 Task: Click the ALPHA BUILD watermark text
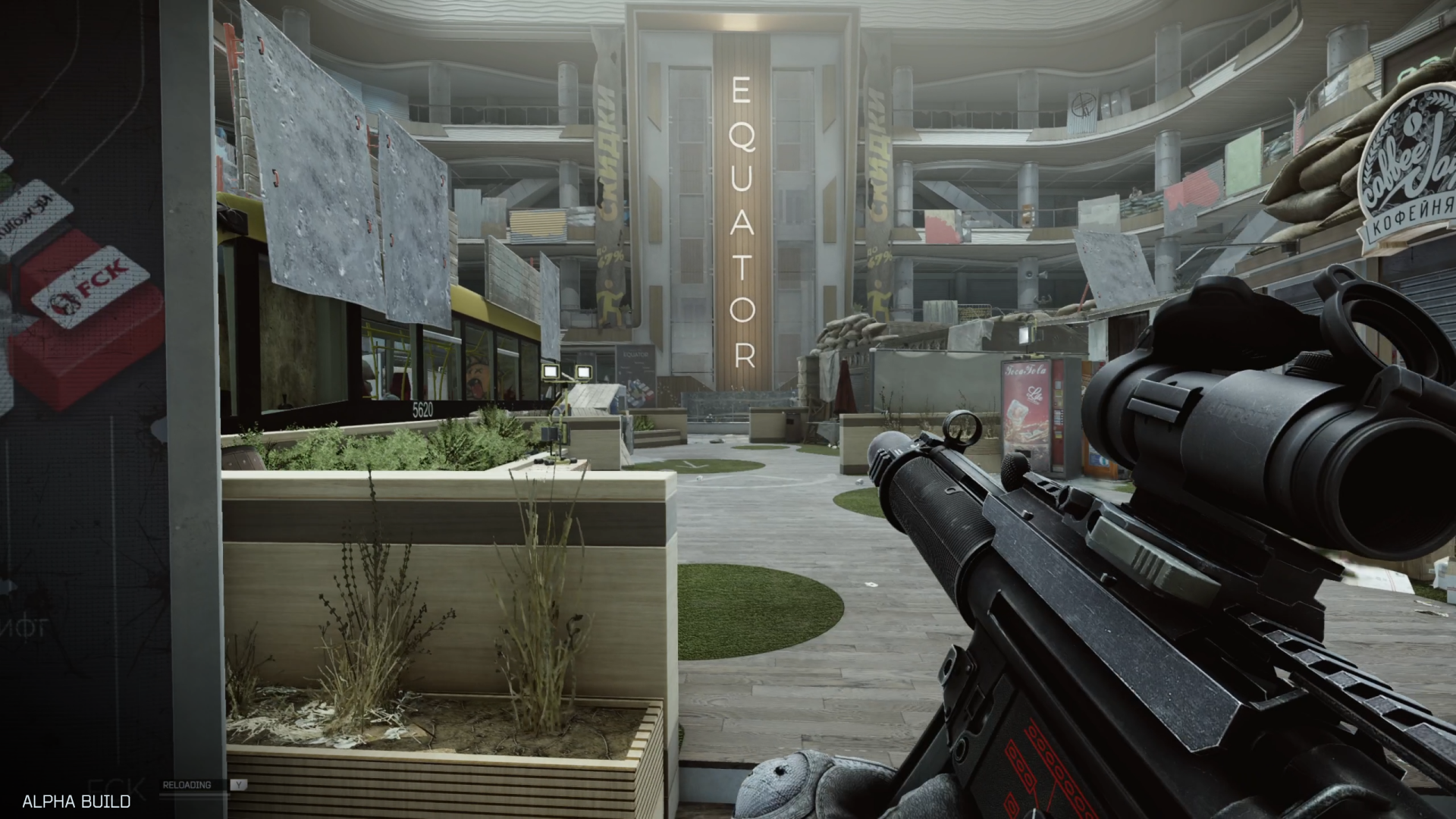pos(76,802)
